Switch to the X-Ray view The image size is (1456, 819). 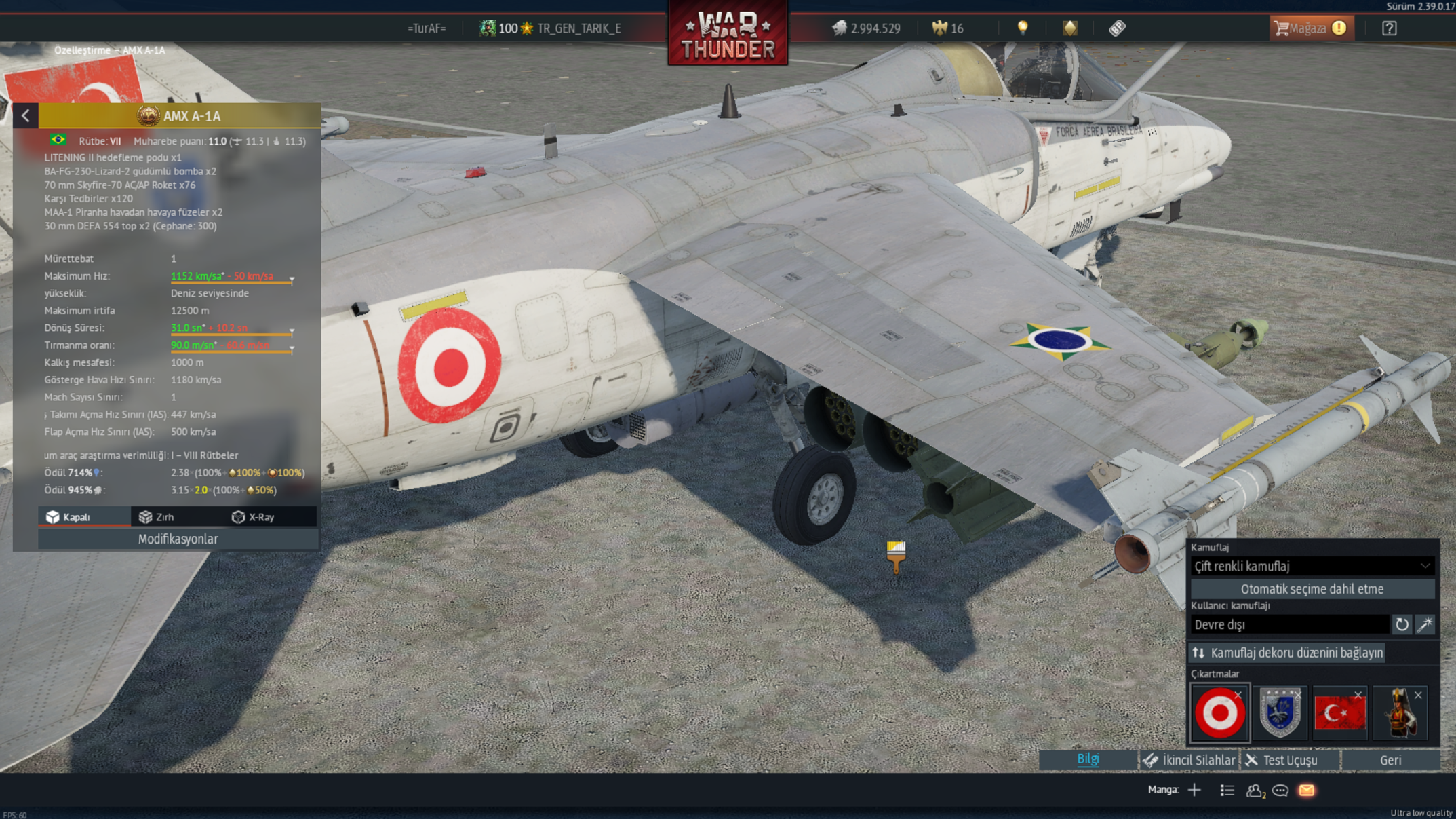pyautogui.click(x=254, y=517)
